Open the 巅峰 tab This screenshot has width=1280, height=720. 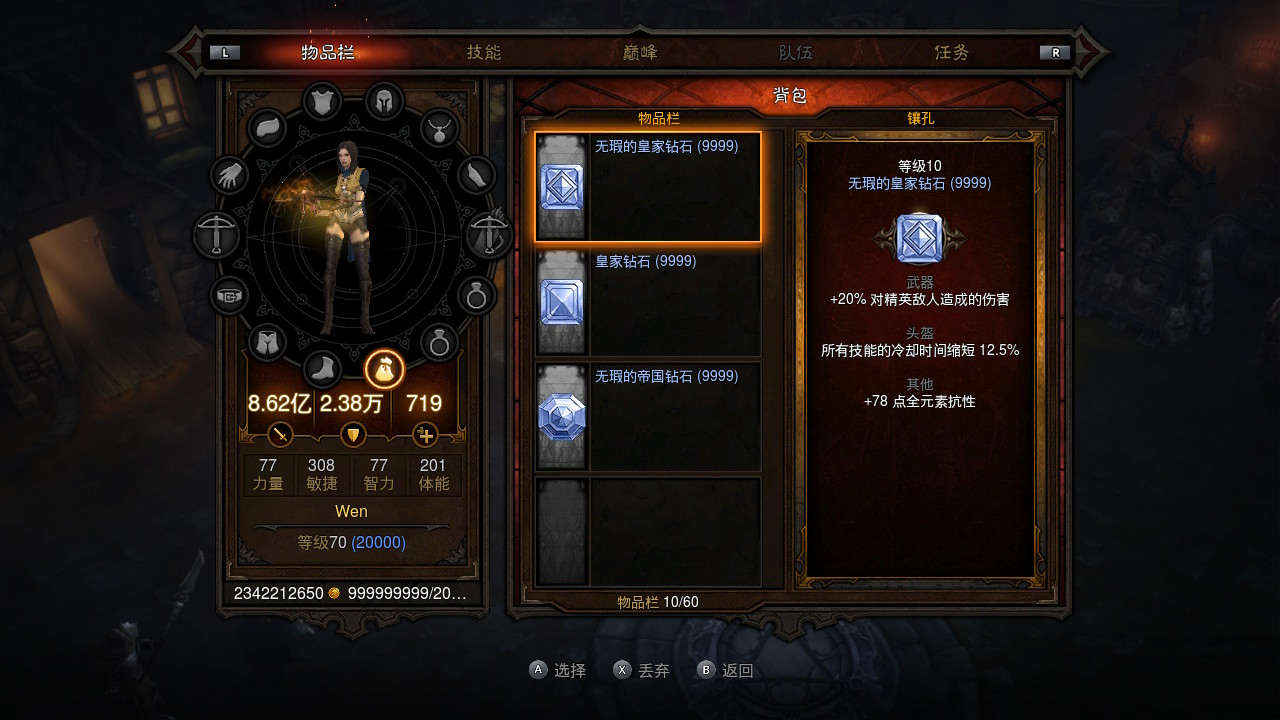(640, 52)
